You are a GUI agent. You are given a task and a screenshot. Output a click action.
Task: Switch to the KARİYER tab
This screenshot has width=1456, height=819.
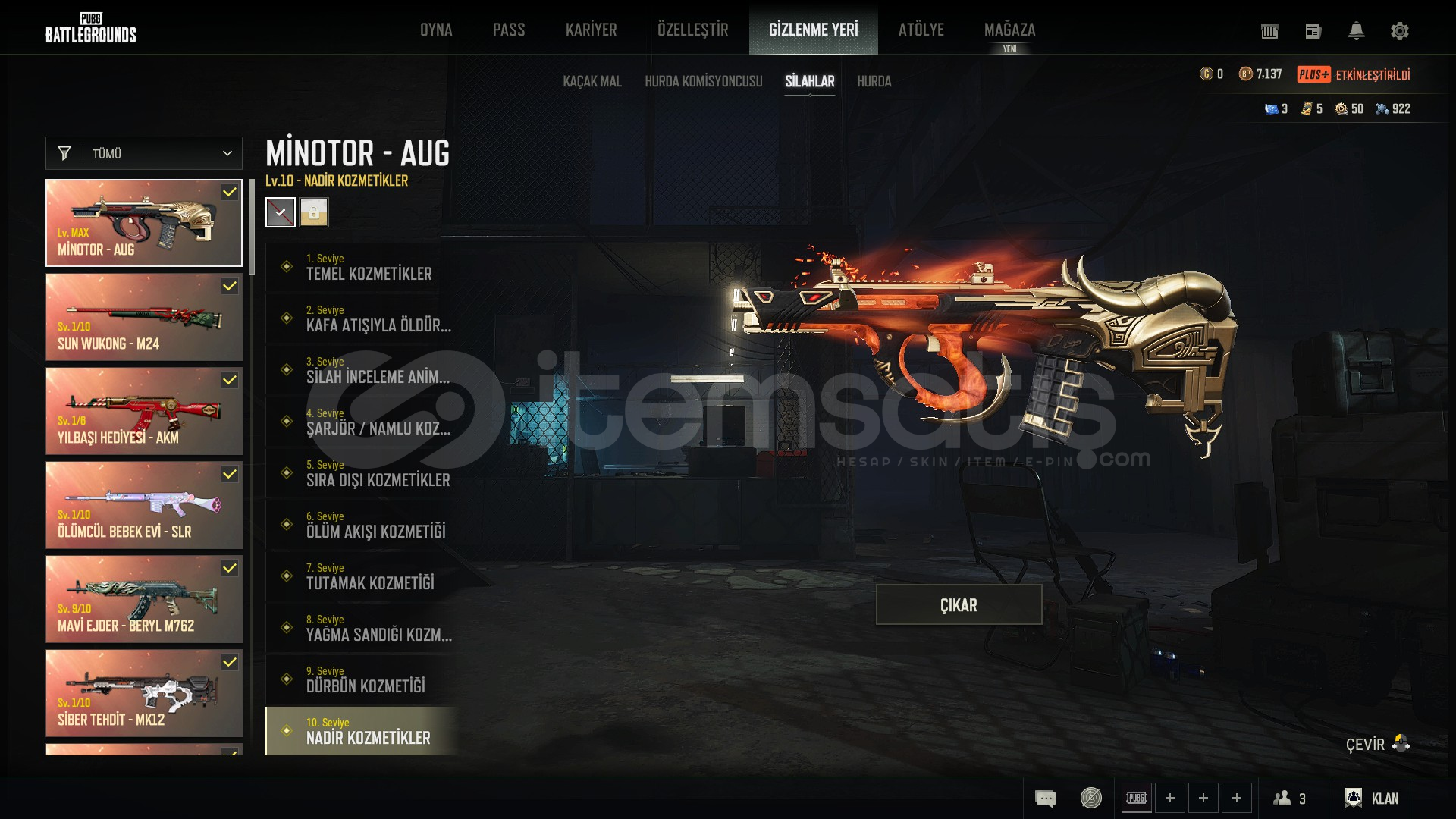click(x=591, y=30)
